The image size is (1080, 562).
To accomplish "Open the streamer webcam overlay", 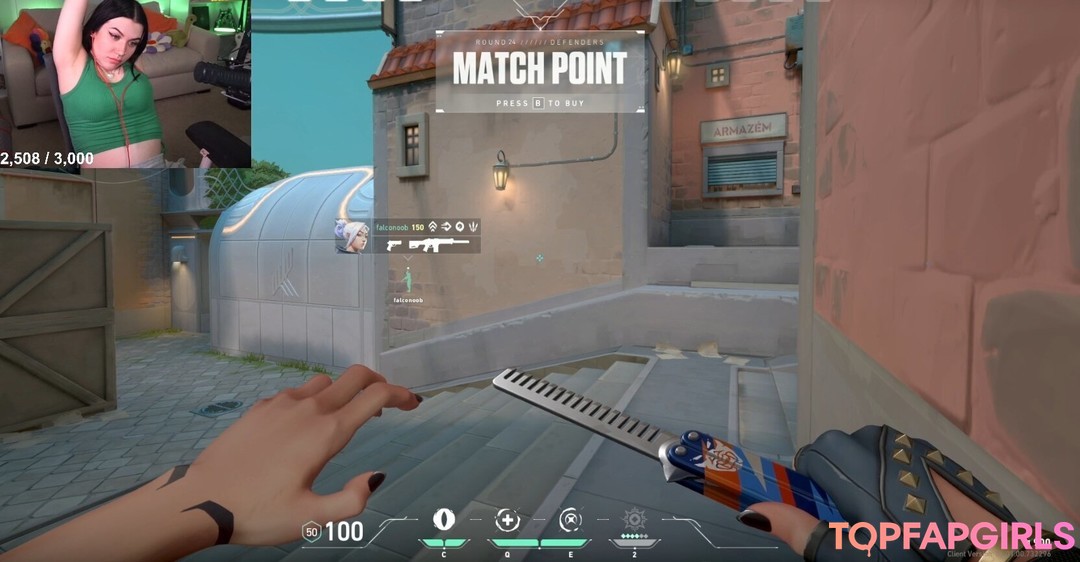I will click(x=125, y=84).
